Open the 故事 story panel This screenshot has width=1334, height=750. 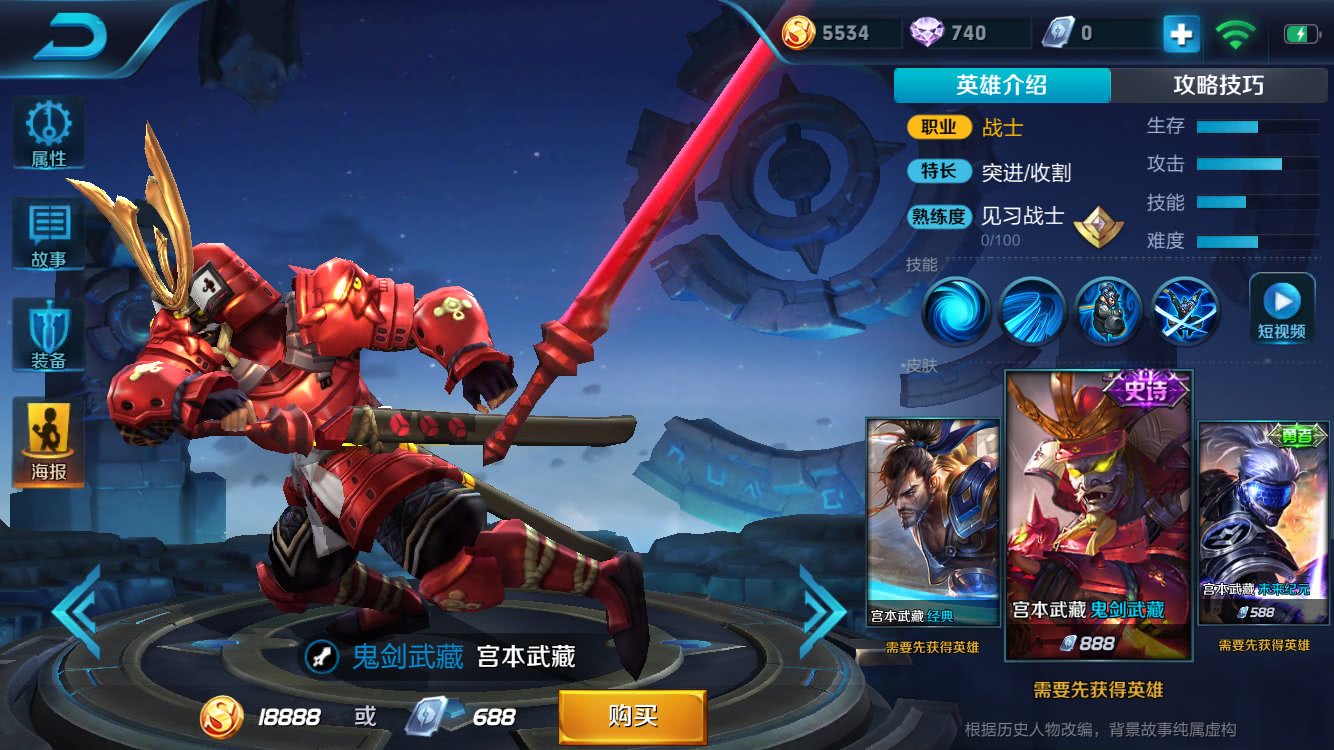48,234
